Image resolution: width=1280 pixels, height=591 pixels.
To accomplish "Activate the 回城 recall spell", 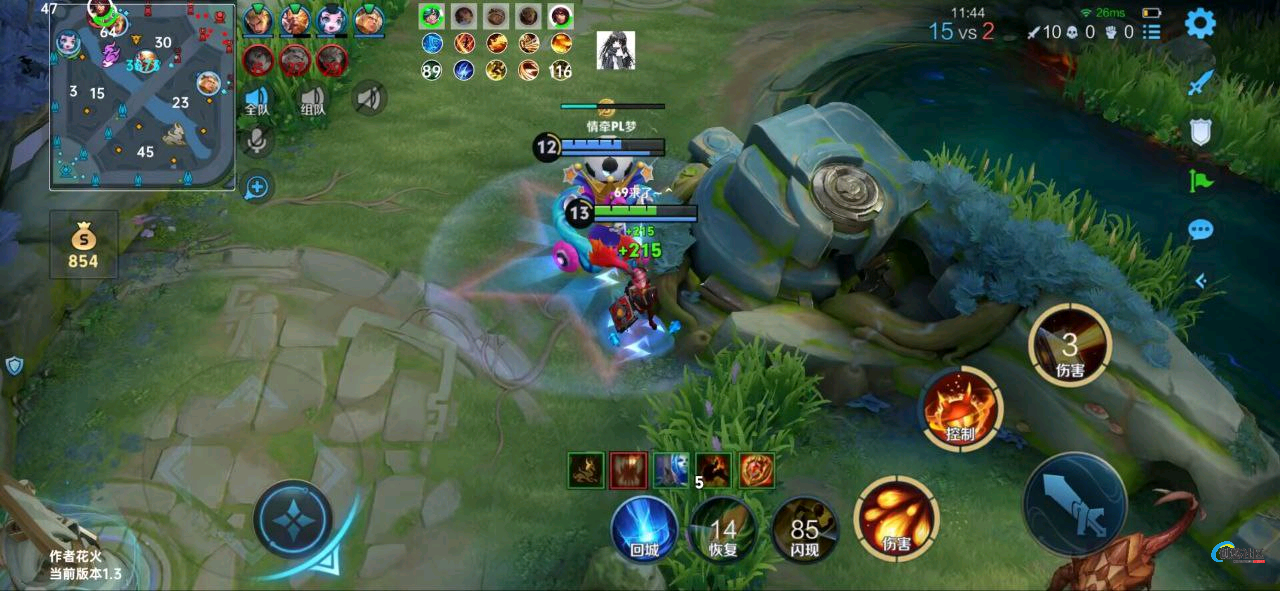I will tap(644, 528).
